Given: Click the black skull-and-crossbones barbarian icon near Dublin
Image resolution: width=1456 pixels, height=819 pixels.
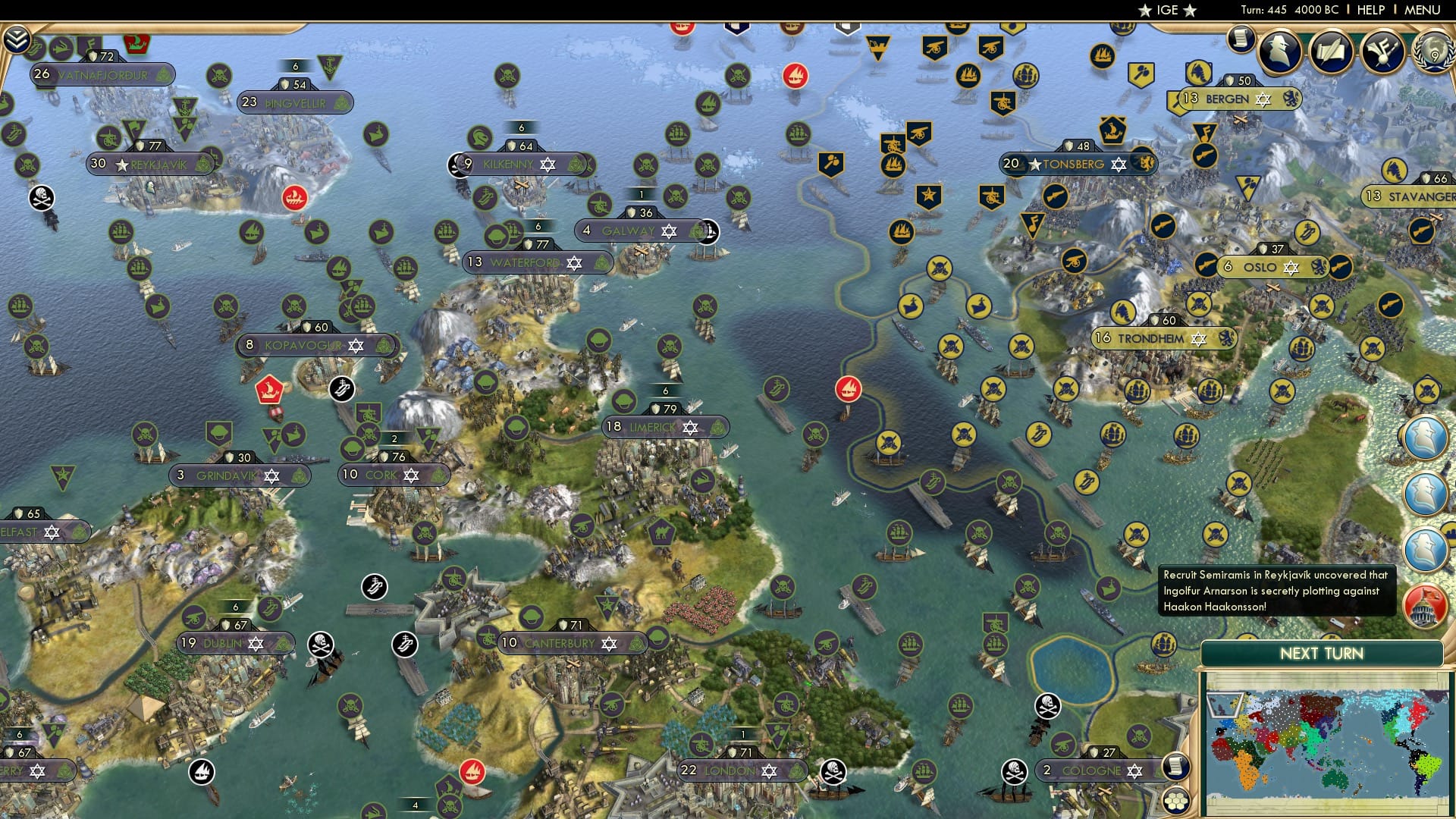Looking at the screenshot, I should 320,644.
